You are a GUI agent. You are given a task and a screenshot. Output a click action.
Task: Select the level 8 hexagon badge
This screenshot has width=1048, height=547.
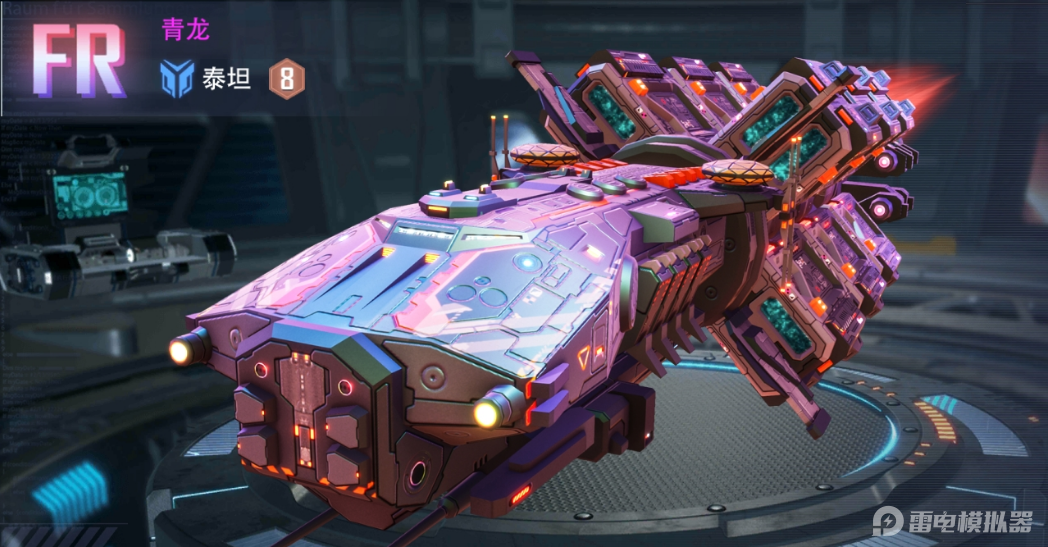tap(286, 79)
